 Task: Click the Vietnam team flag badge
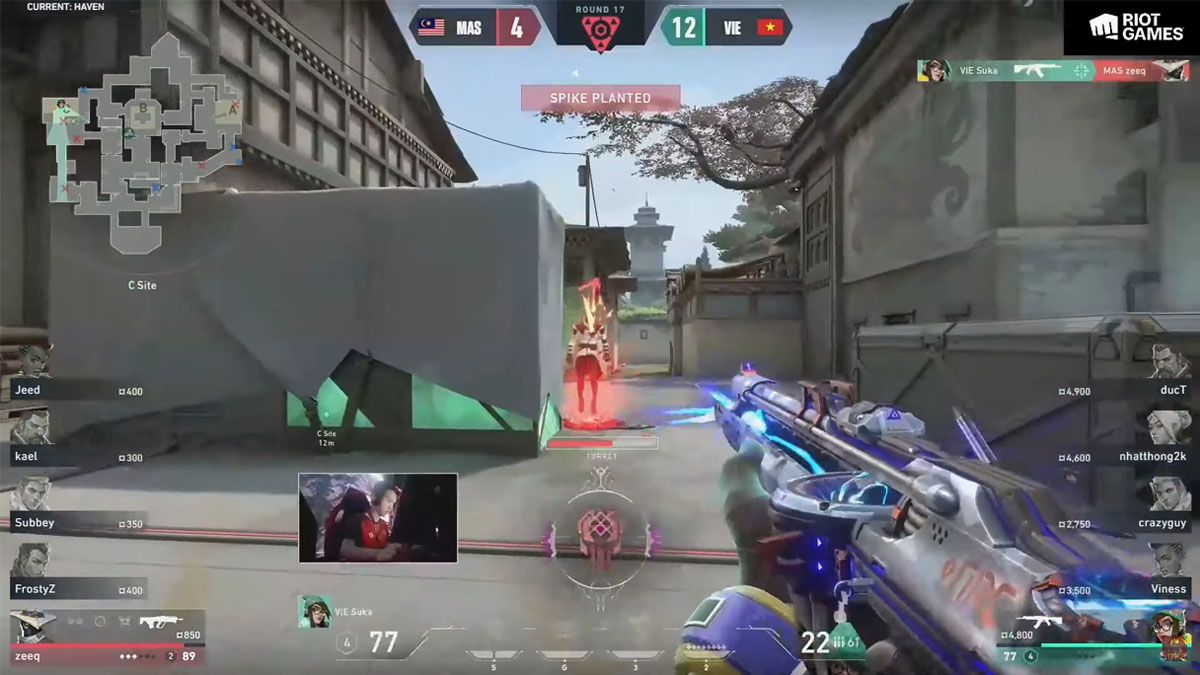point(768,27)
